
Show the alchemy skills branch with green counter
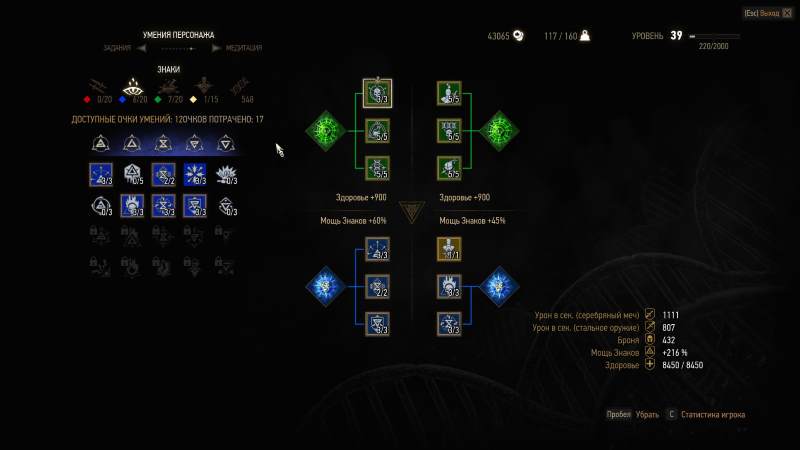pyautogui.click(x=169, y=85)
